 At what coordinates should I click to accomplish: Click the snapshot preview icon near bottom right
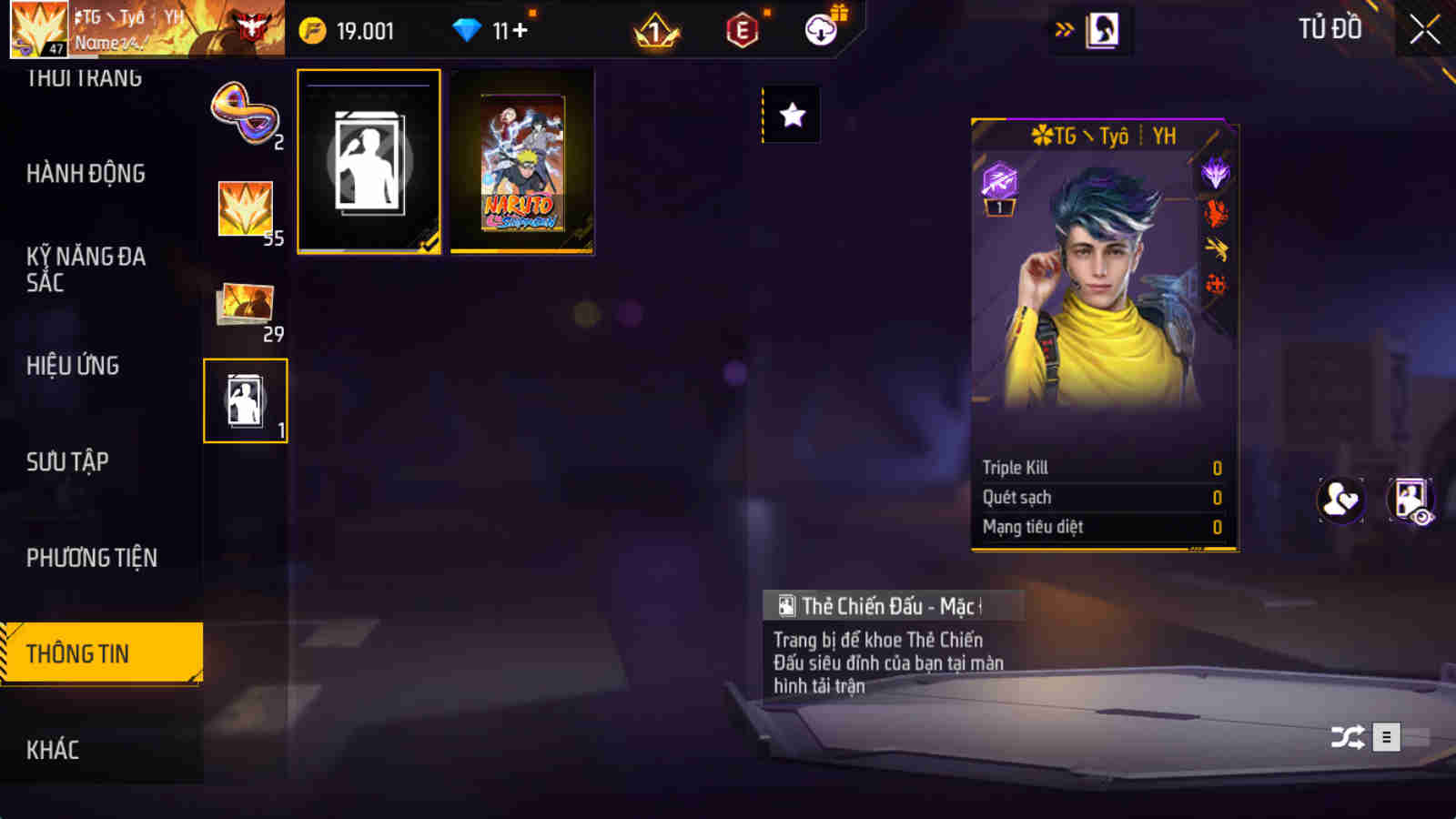click(x=1410, y=500)
